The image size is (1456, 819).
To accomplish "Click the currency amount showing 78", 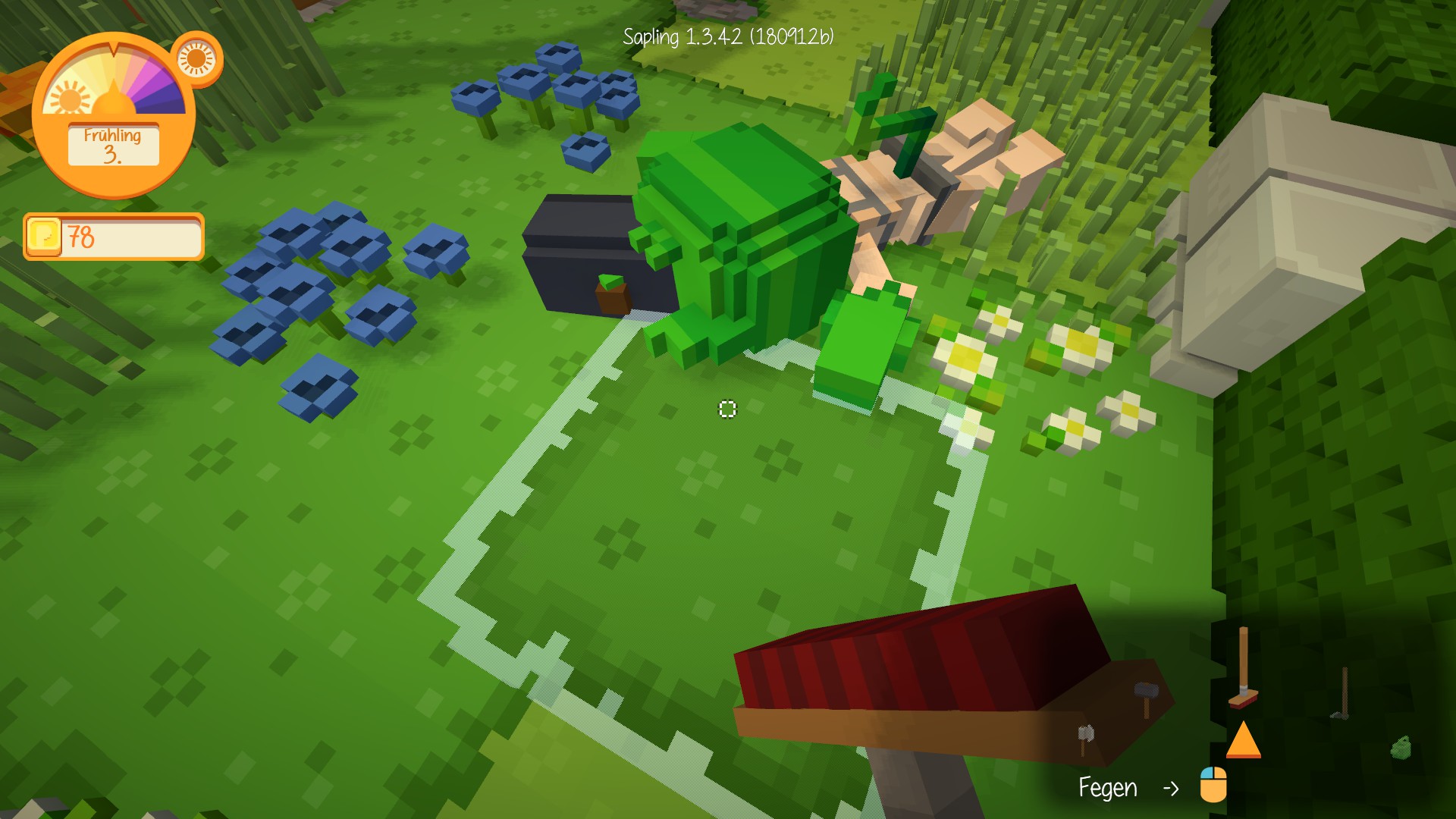I will (82, 237).
